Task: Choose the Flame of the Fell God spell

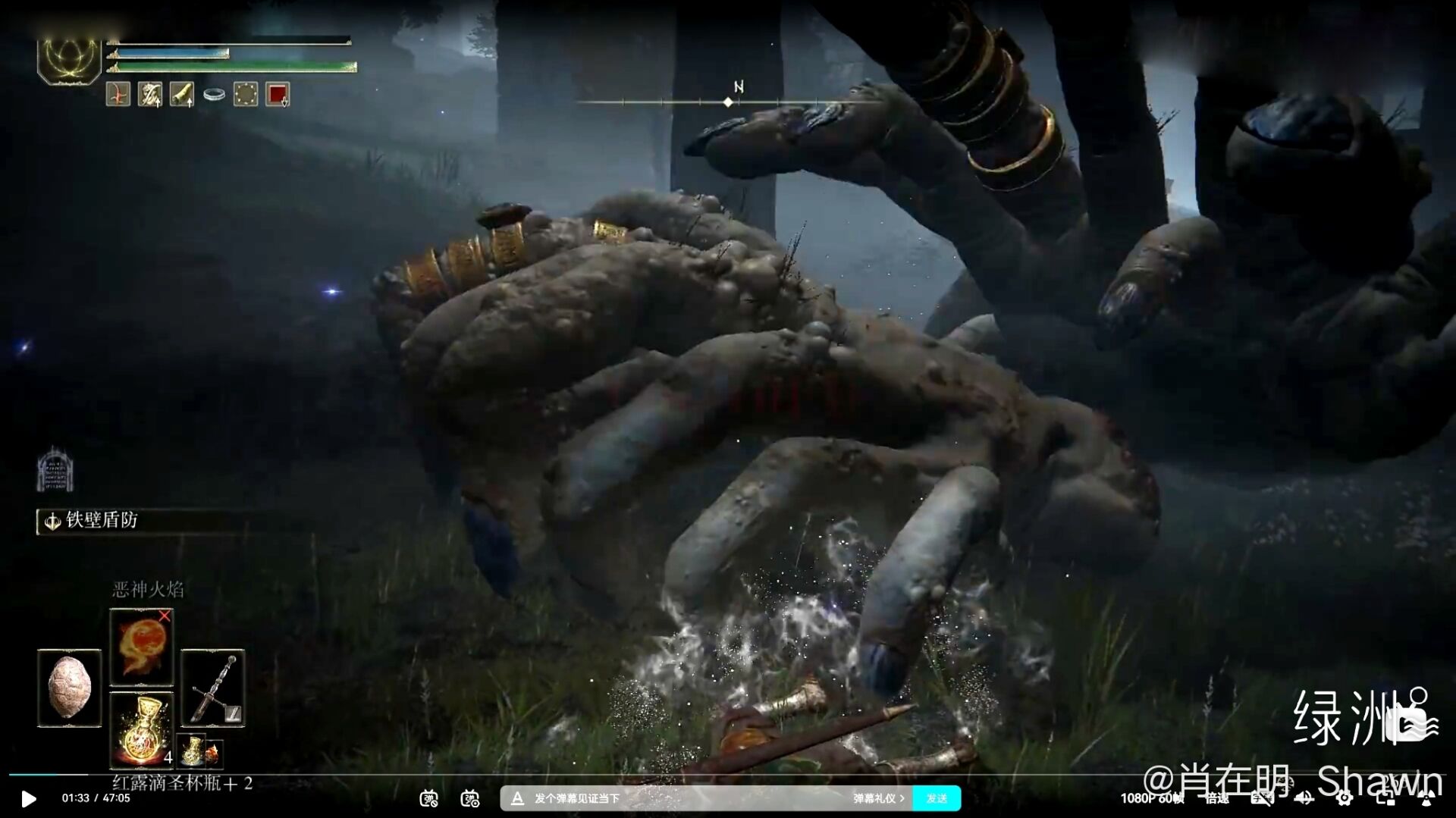Action: [x=141, y=647]
